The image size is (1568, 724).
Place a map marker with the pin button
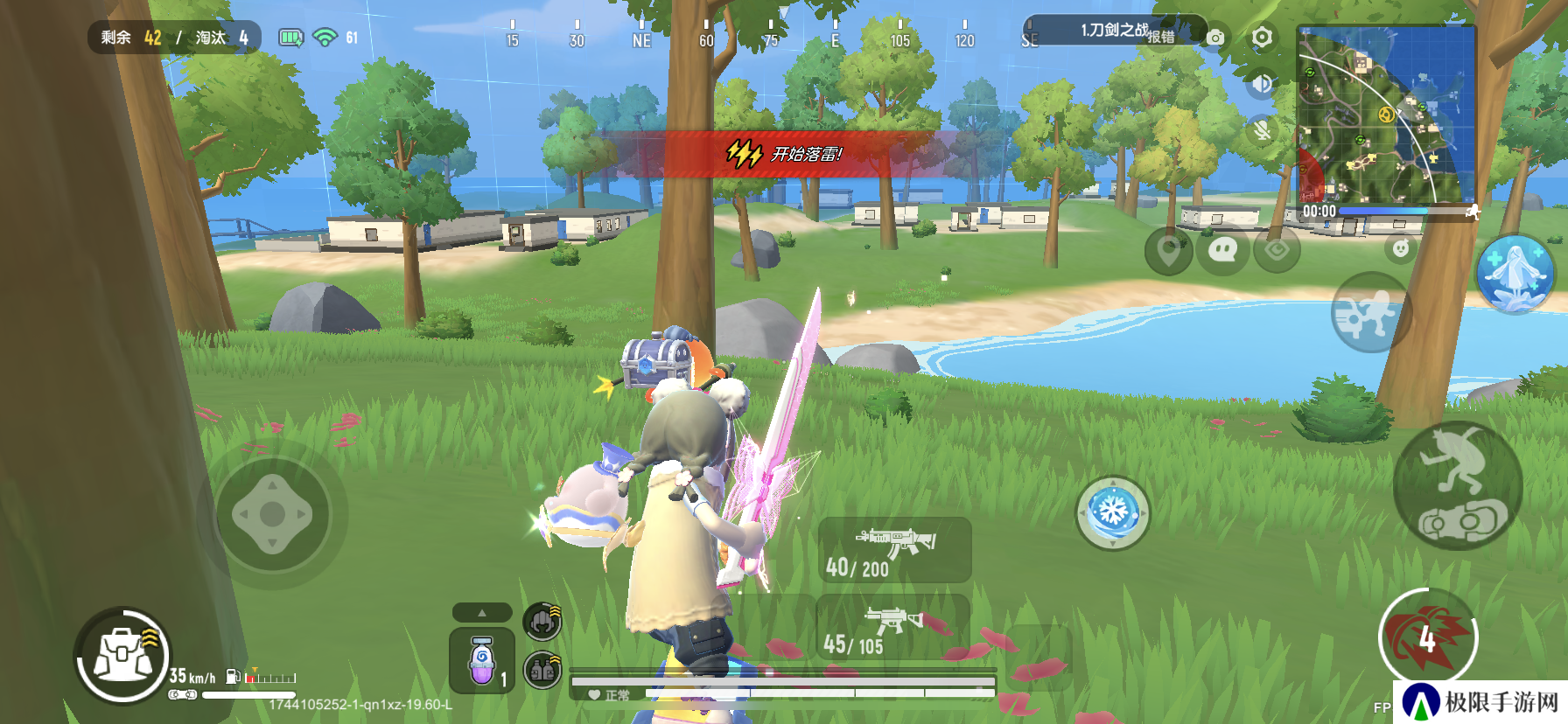click(x=1168, y=251)
